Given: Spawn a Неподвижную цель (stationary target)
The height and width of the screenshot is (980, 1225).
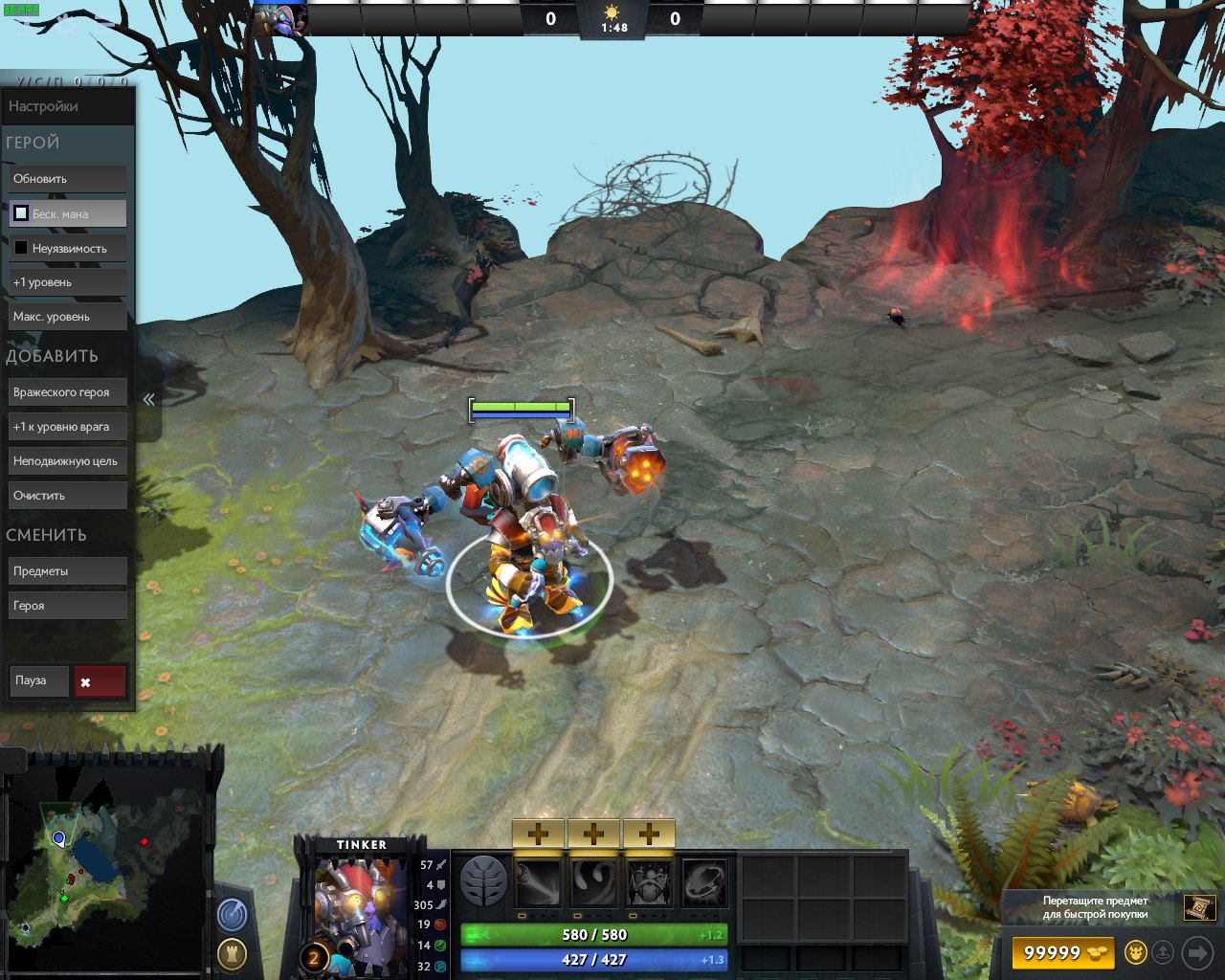Looking at the screenshot, I should pos(67,461).
